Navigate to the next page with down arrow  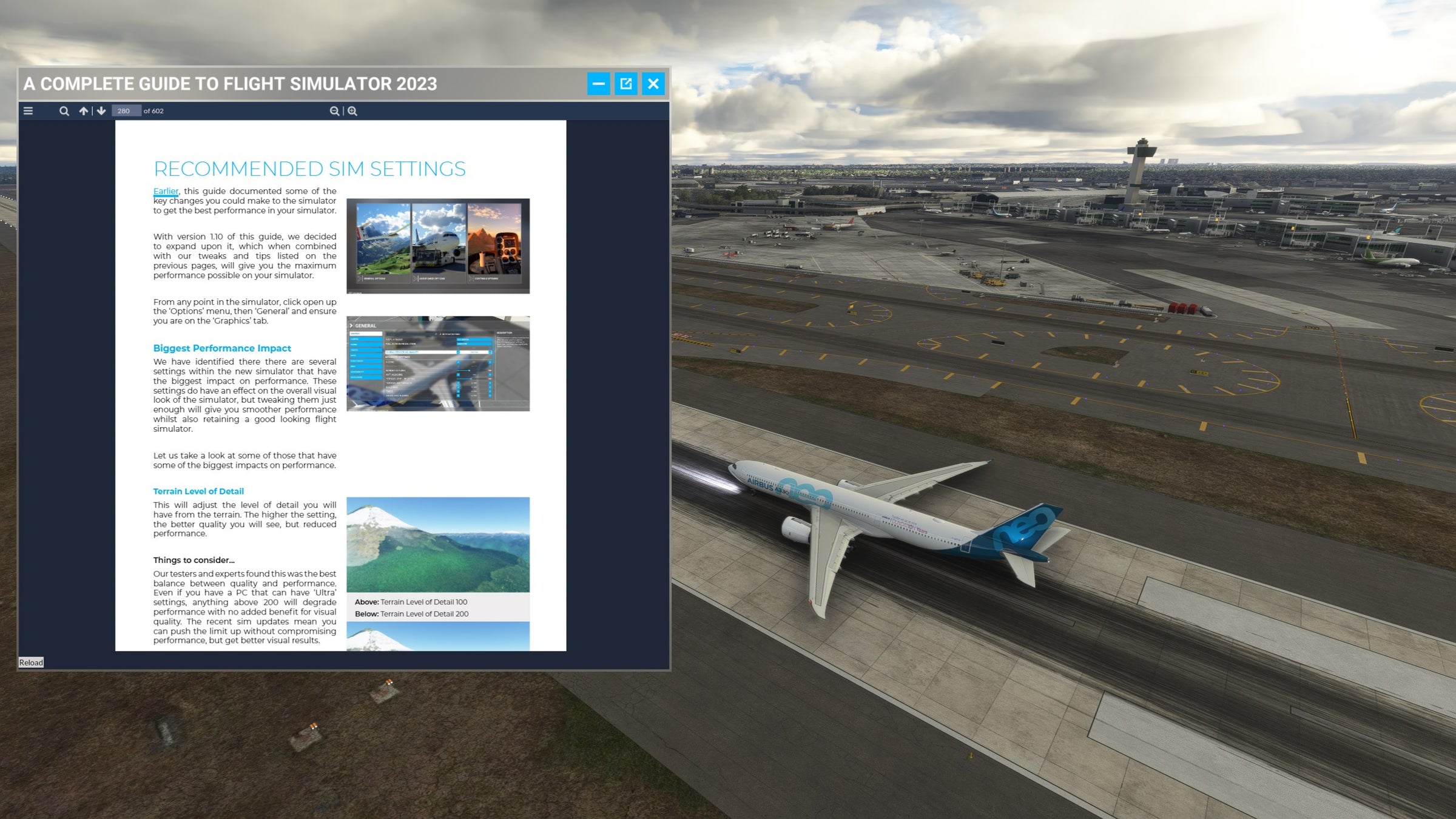pos(100,111)
